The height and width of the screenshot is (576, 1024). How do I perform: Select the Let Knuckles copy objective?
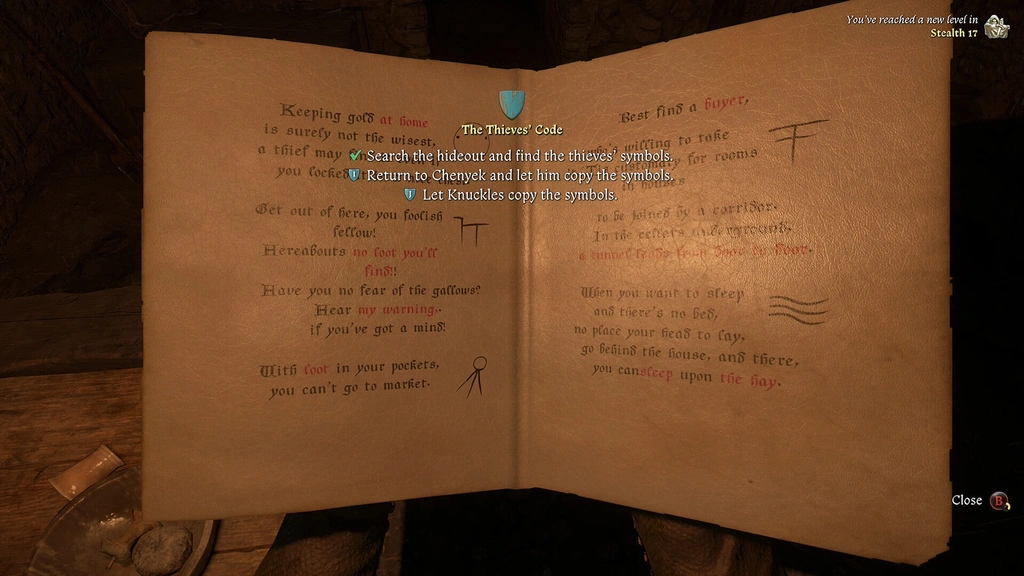tap(519, 195)
